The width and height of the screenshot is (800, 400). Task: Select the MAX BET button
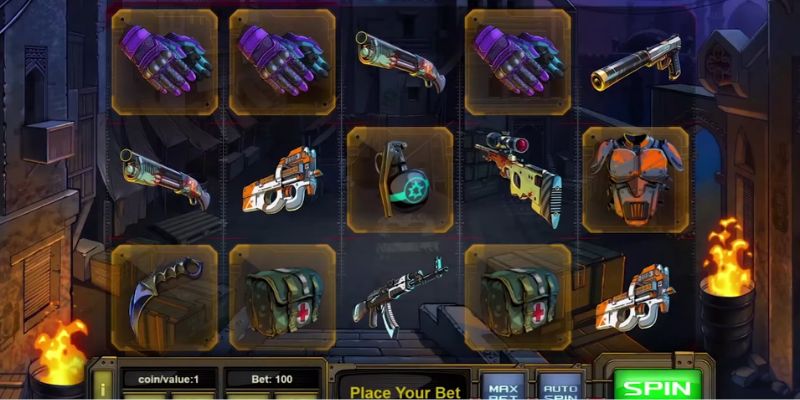coord(501,387)
